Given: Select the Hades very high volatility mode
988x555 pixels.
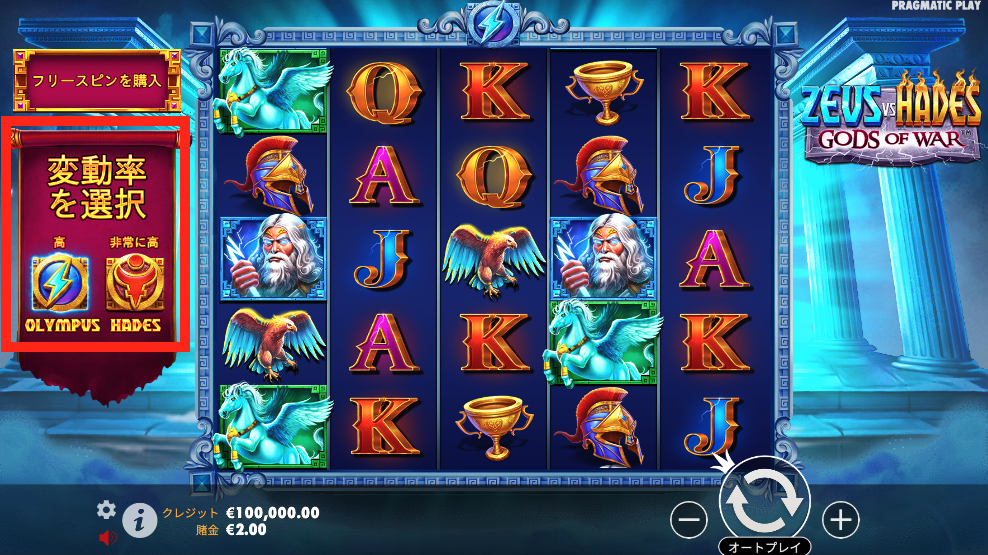Looking at the screenshot, I should (135, 285).
